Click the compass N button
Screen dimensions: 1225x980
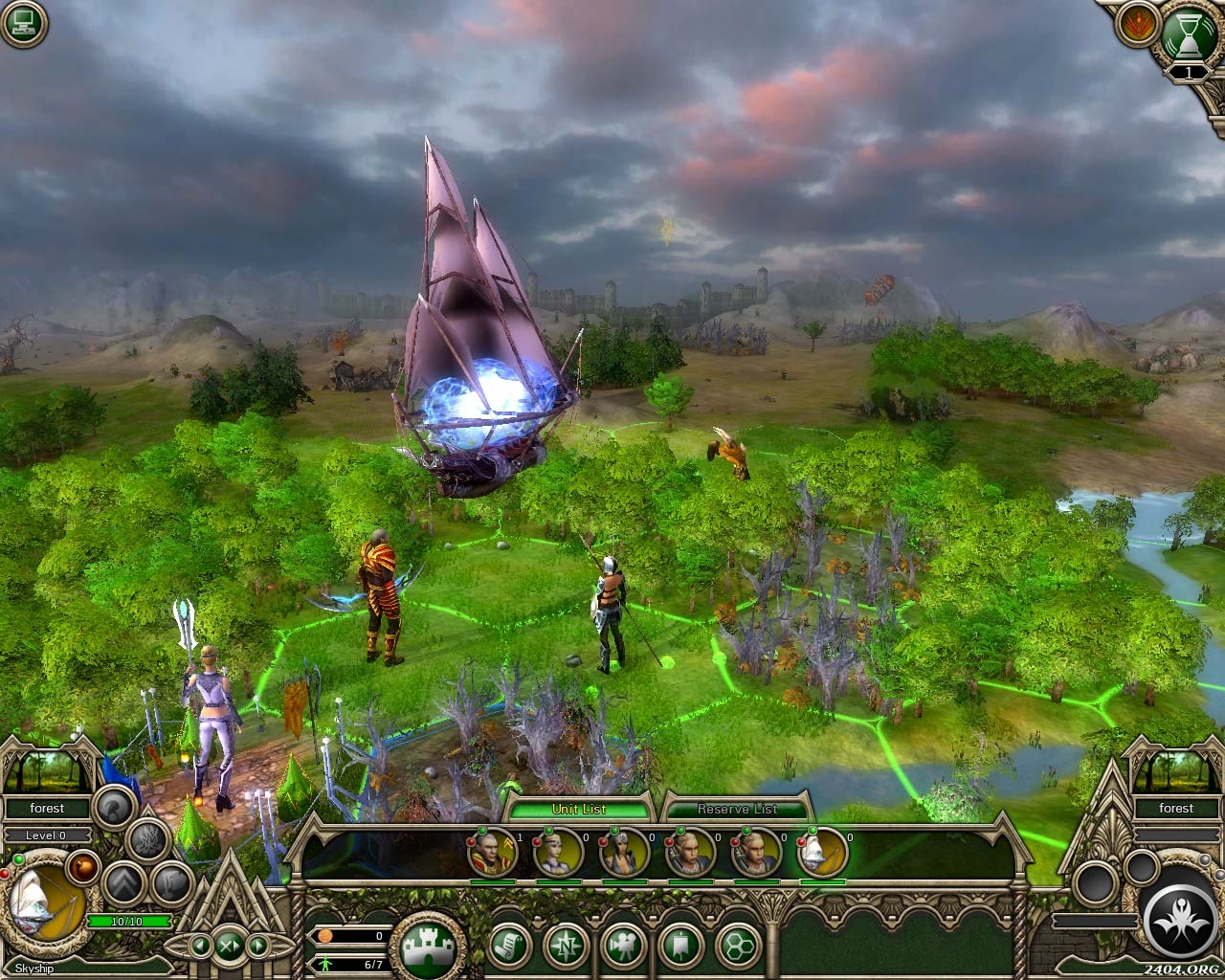tap(566, 947)
